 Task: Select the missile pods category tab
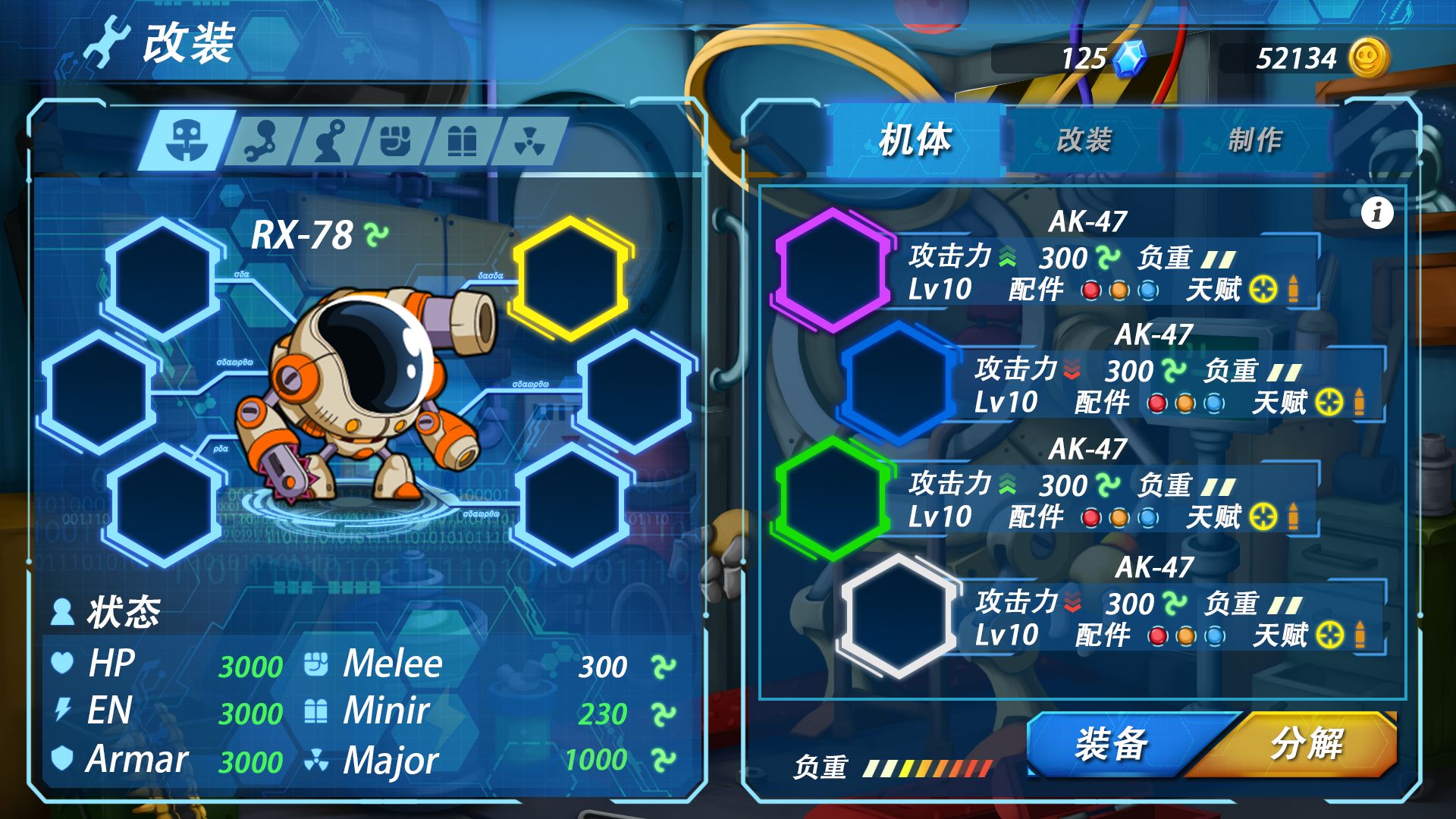462,141
